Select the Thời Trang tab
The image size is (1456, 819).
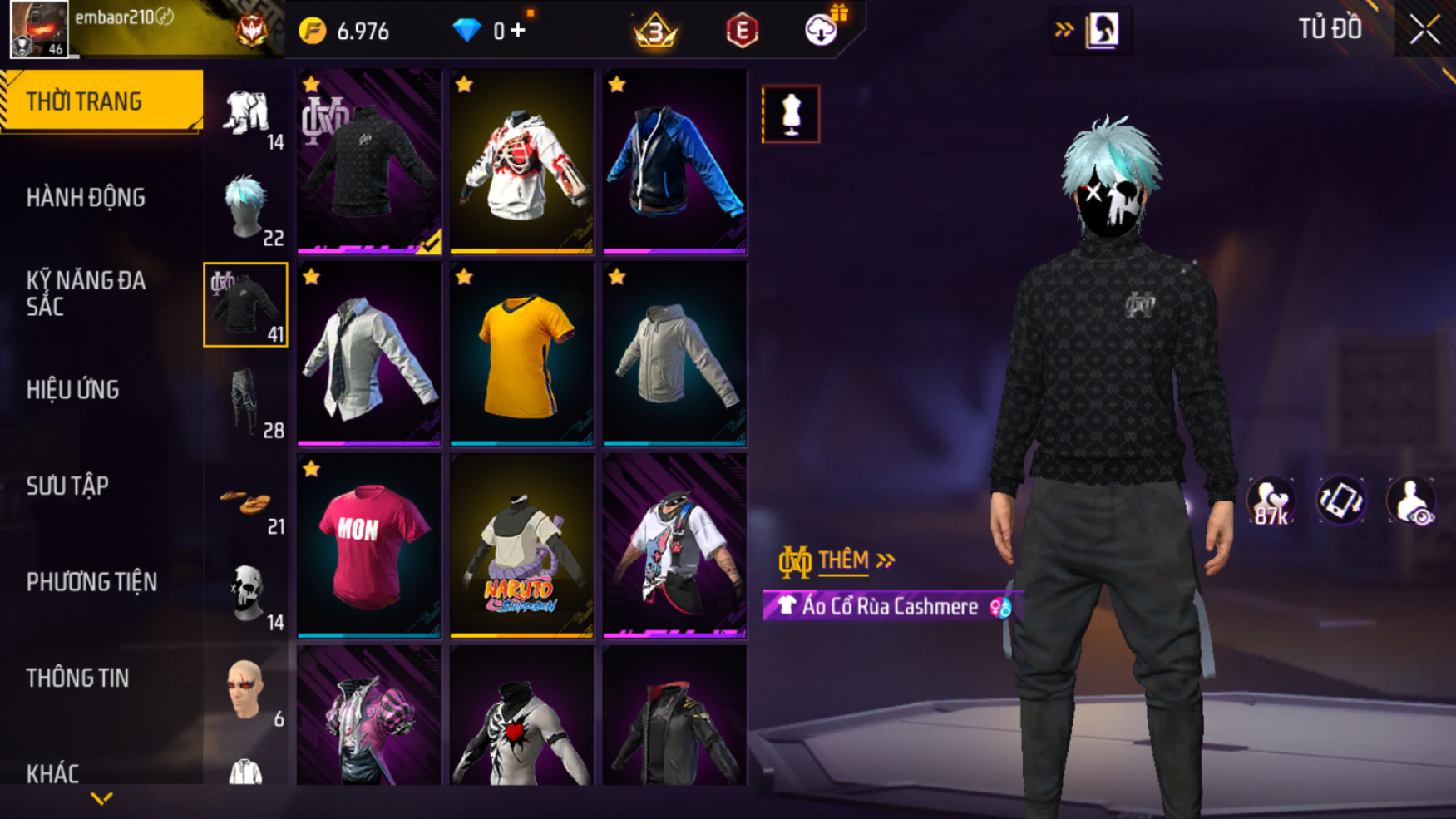101,101
